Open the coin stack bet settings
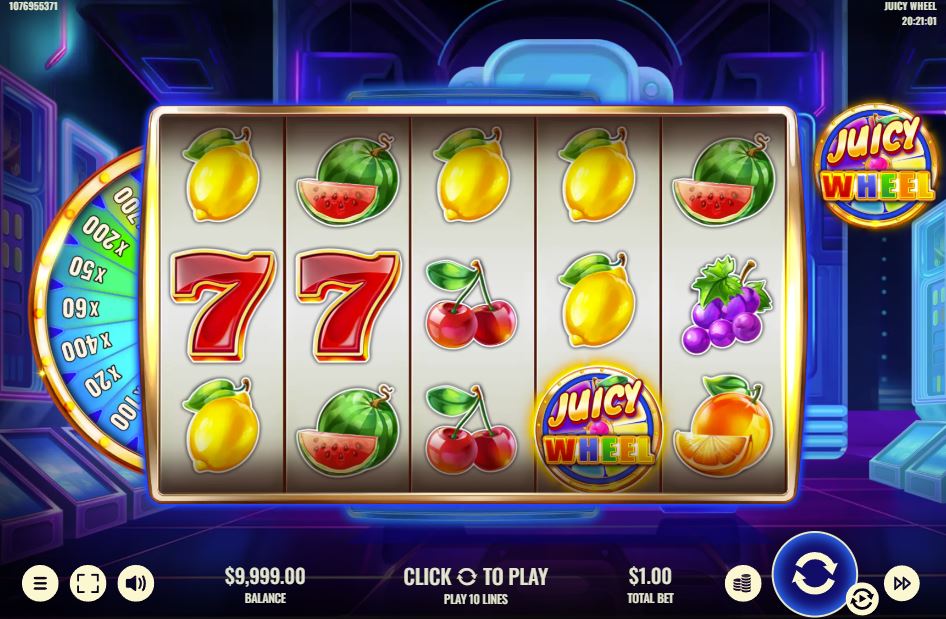The height and width of the screenshot is (619, 946). click(x=743, y=583)
